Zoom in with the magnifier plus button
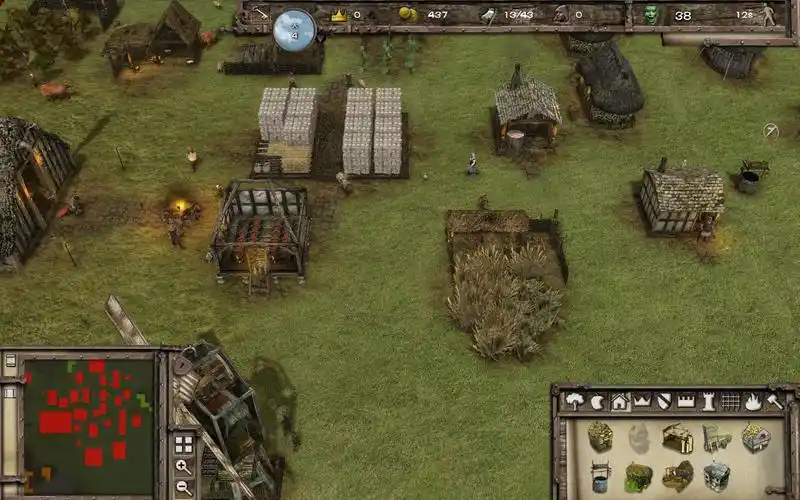The height and width of the screenshot is (500, 800). (183, 466)
